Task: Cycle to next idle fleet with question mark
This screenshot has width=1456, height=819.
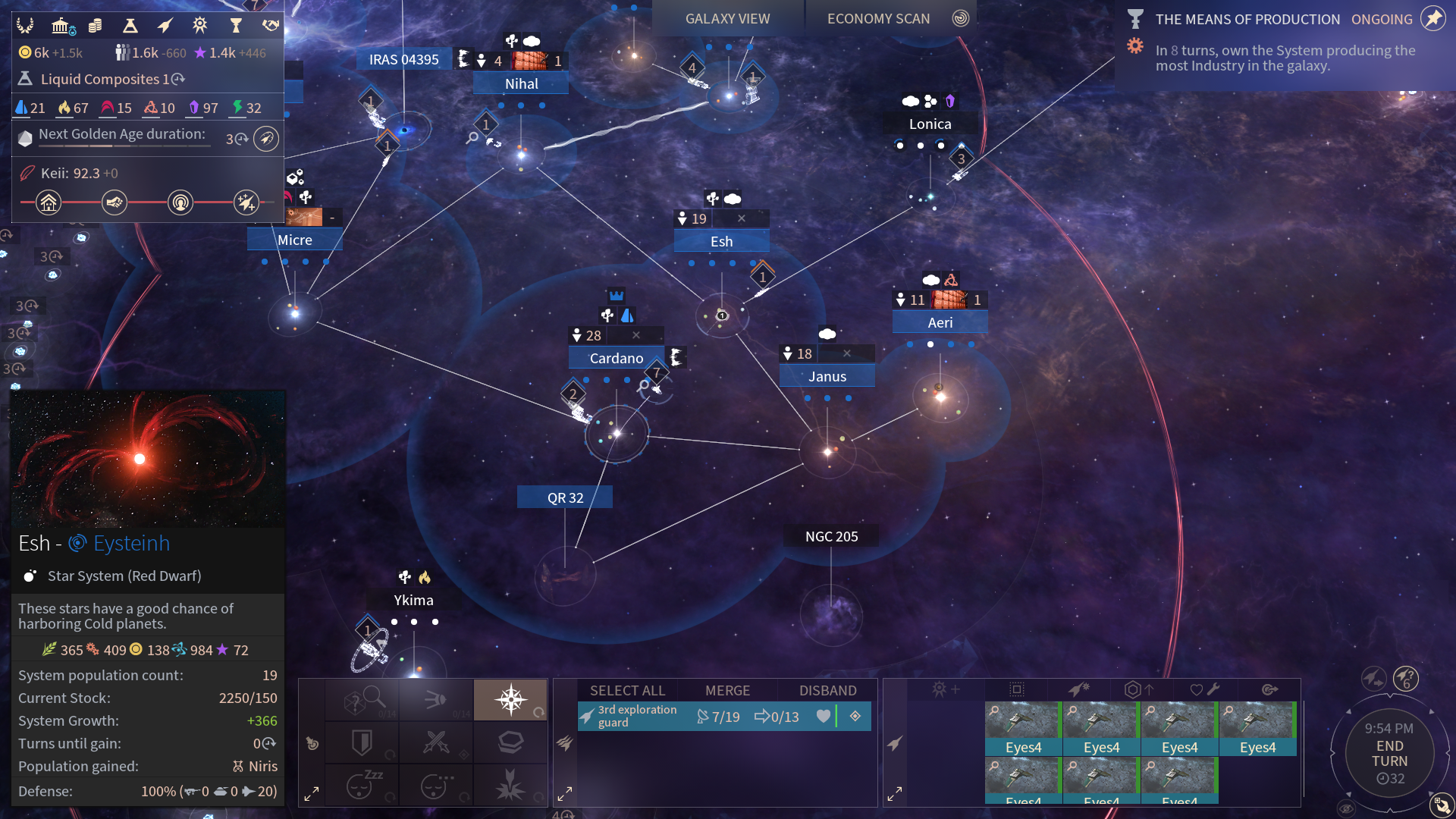Action: (x=1406, y=678)
